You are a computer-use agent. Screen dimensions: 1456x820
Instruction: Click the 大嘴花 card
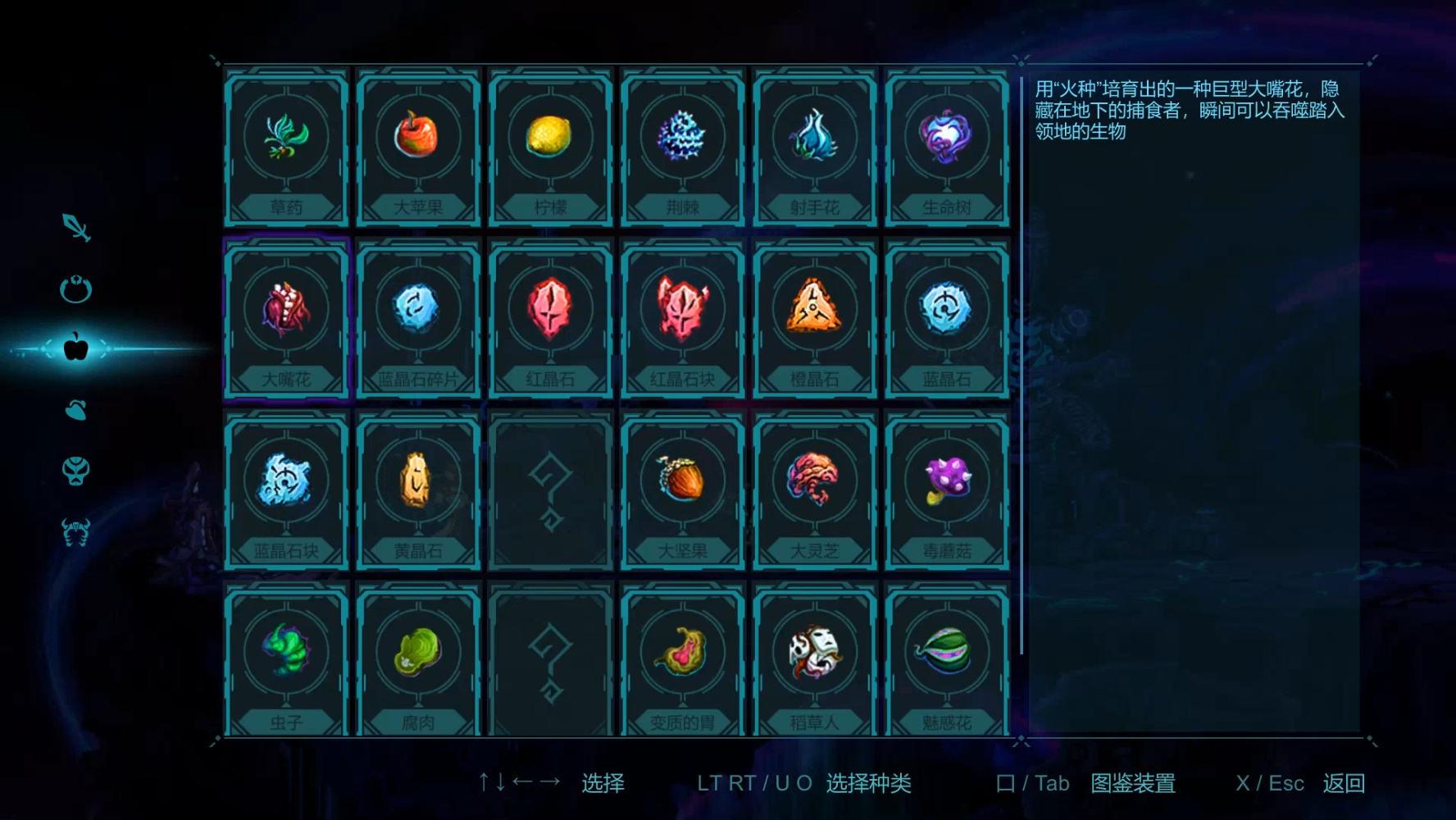(x=286, y=318)
